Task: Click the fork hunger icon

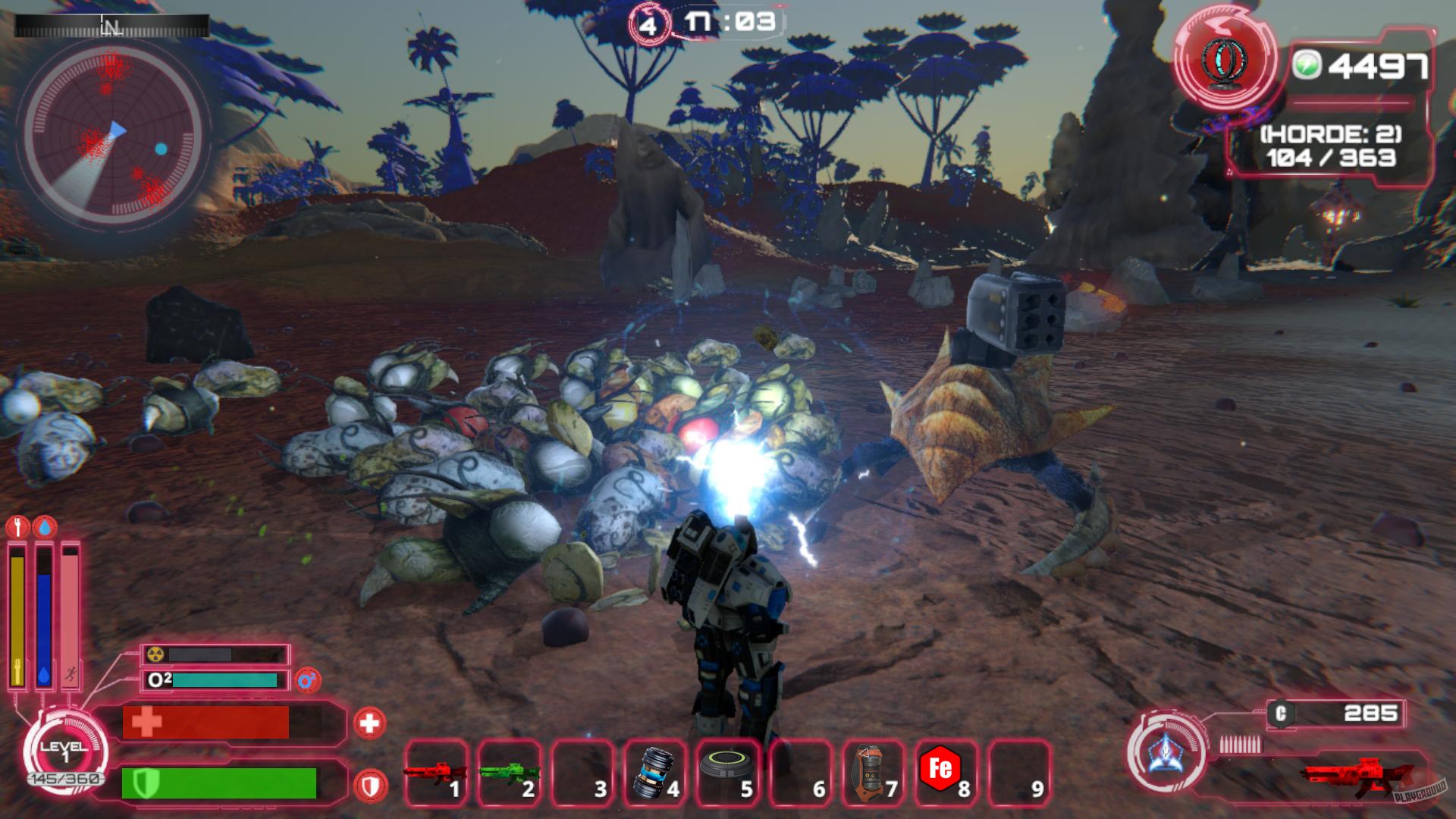Action: [x=17, y=526]
